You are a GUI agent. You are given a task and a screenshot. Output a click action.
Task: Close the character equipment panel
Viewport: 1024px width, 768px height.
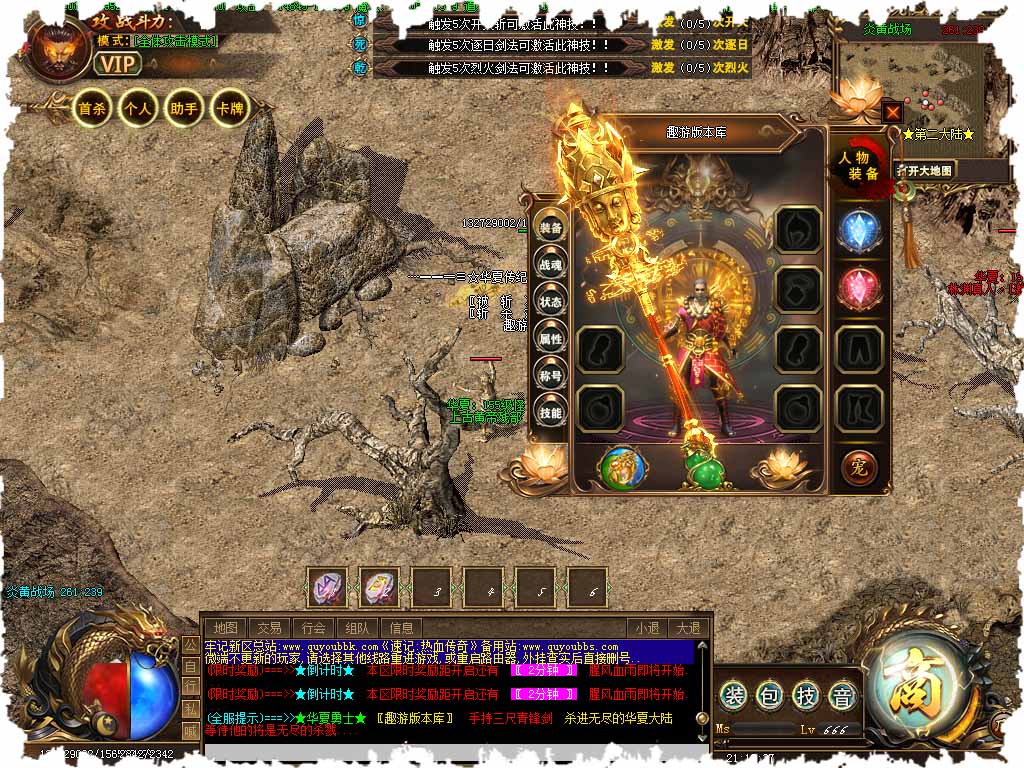[x=892, y=112]
